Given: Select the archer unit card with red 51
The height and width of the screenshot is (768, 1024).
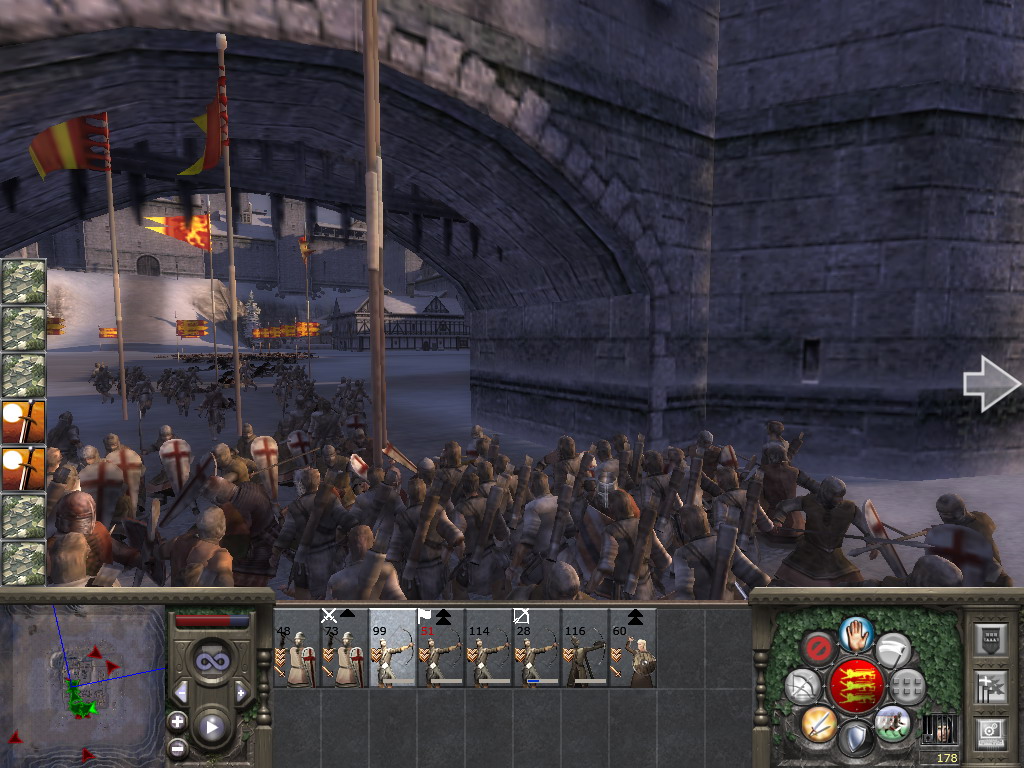Looking at the screenshot, I should [x=441, y=648].
